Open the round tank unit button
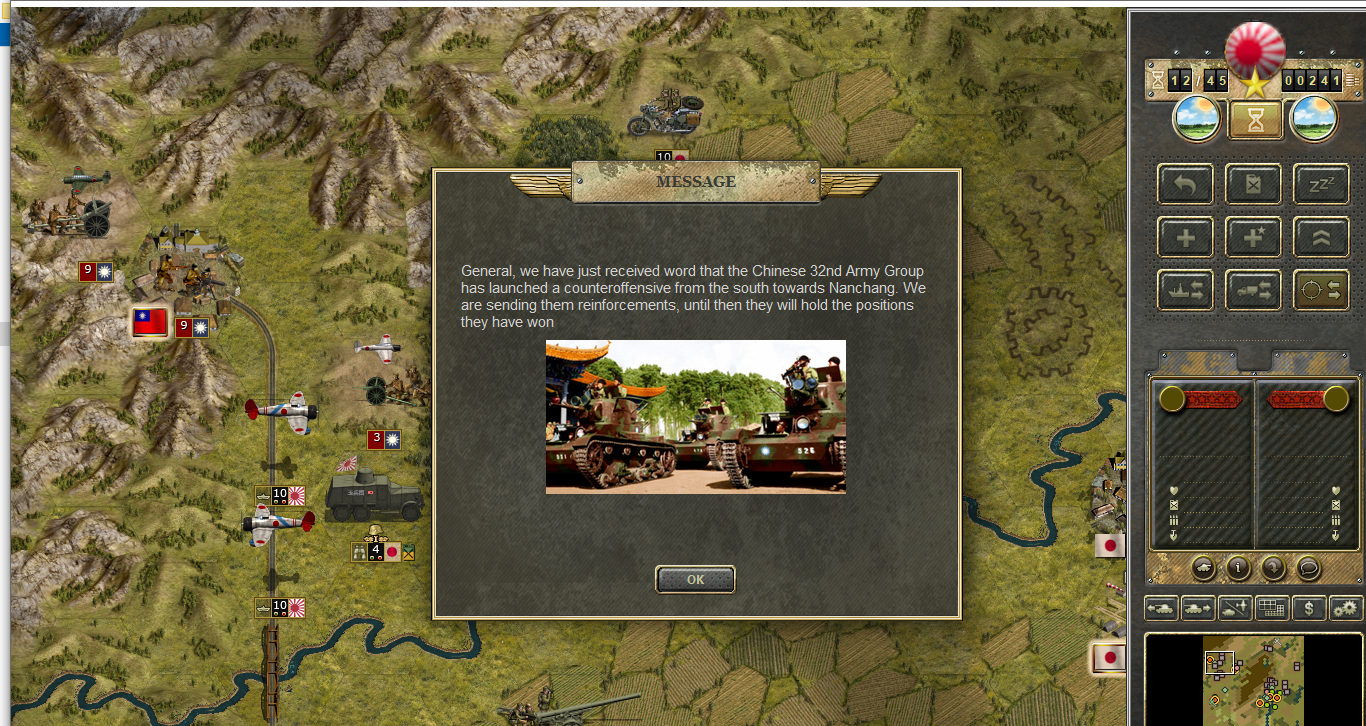This screenshot has width=1366, height=726. 1203,568
